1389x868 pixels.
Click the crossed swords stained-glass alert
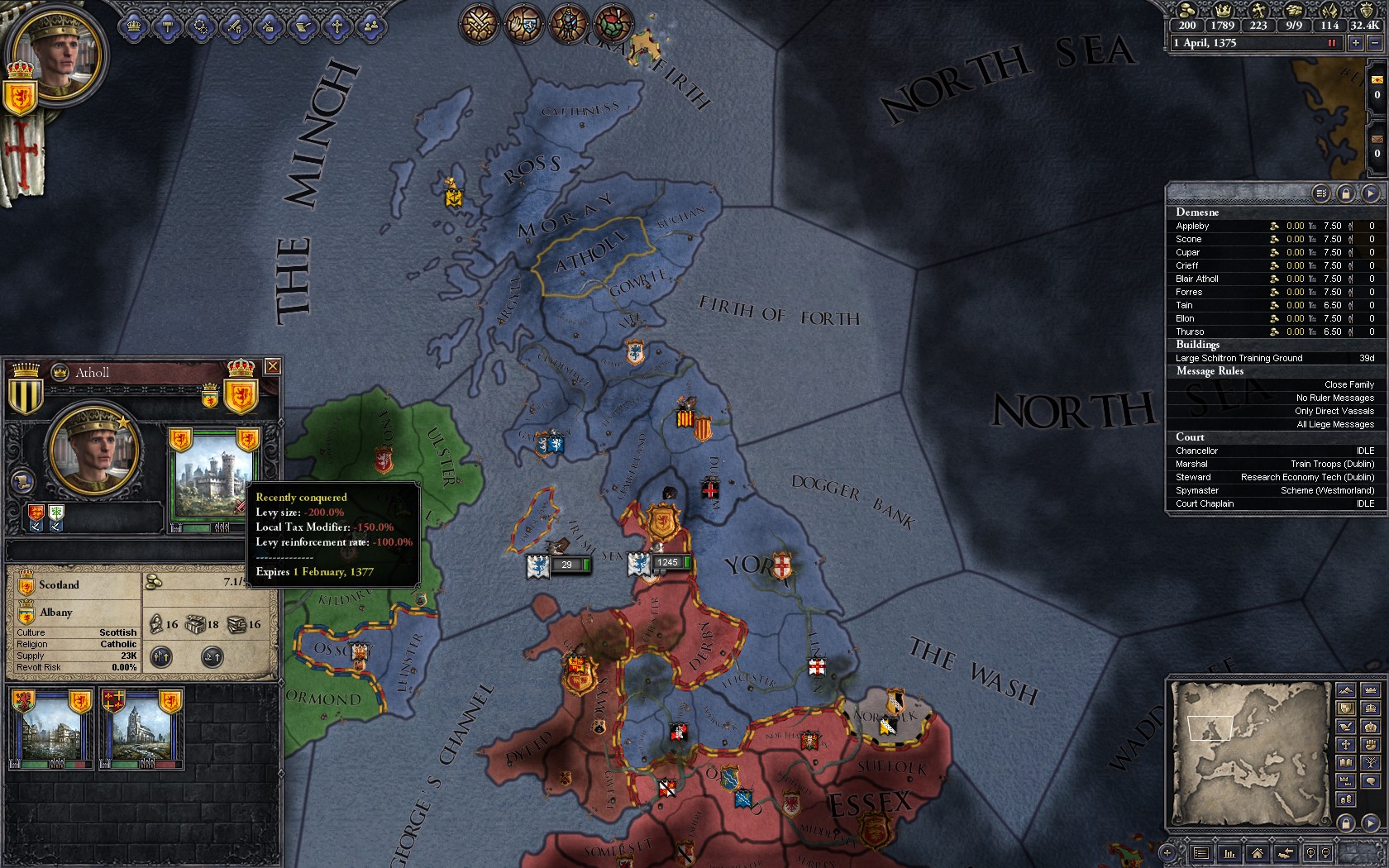[x=478, y=24]
